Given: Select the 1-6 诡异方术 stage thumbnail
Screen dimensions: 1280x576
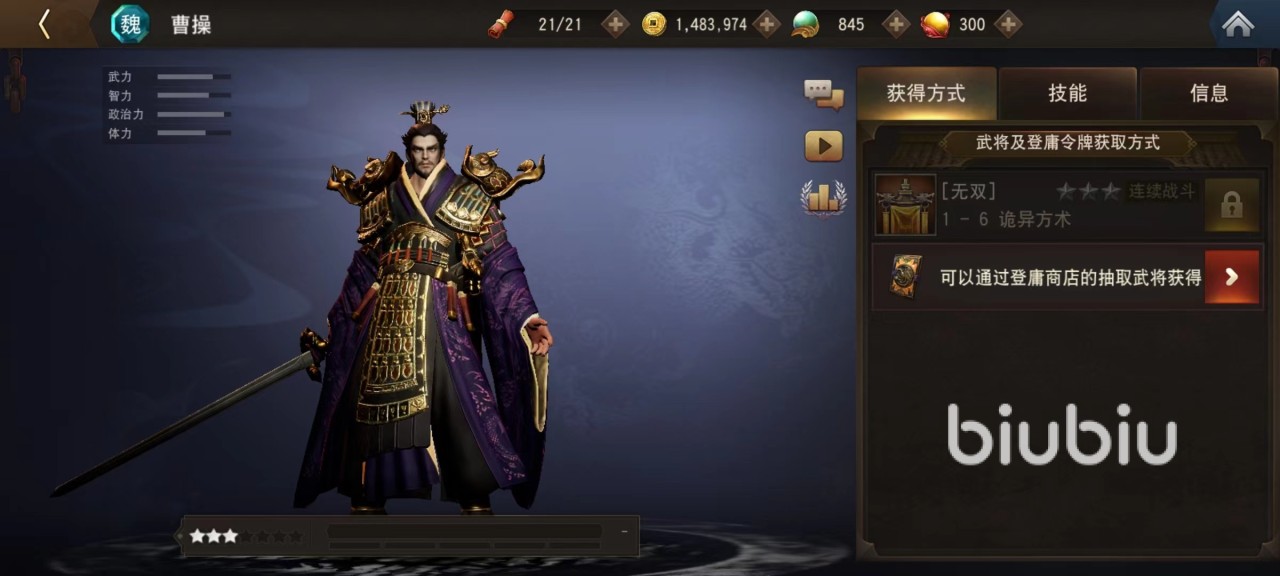Looking at the screenshot, I should click(x=905, y=205).
